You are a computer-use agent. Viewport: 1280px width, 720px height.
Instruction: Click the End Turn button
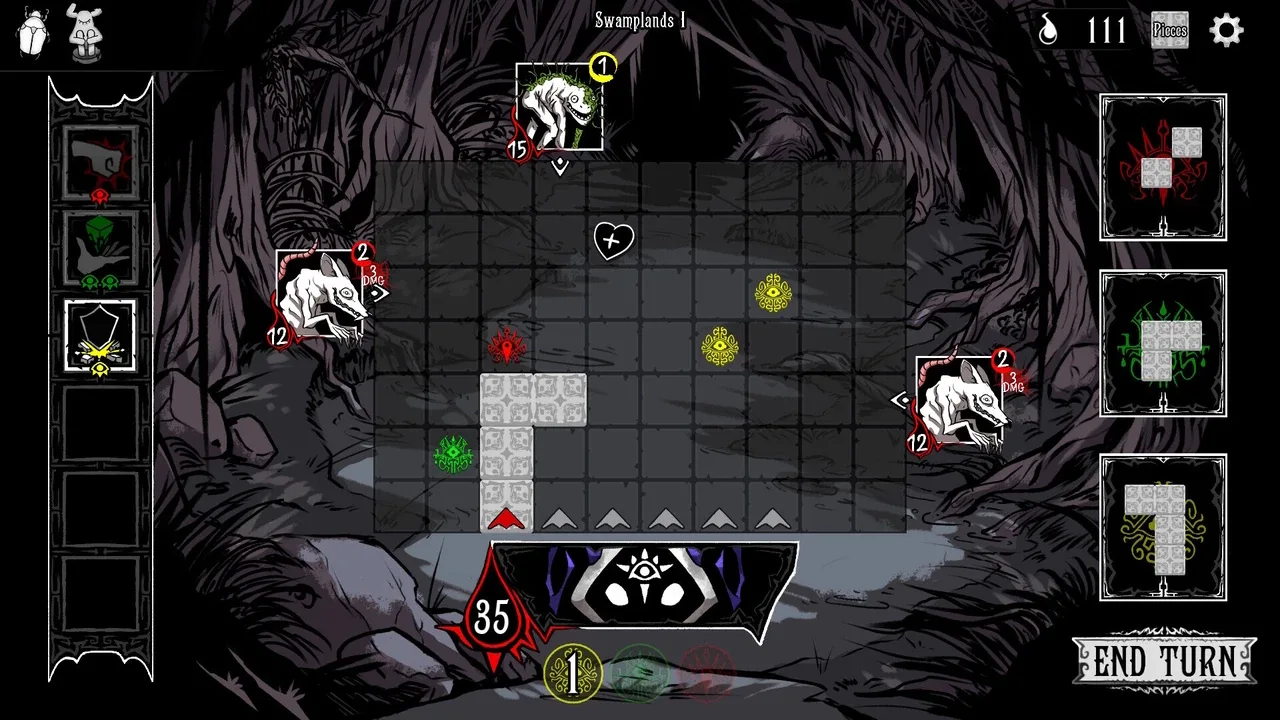tap(1164, 661)
